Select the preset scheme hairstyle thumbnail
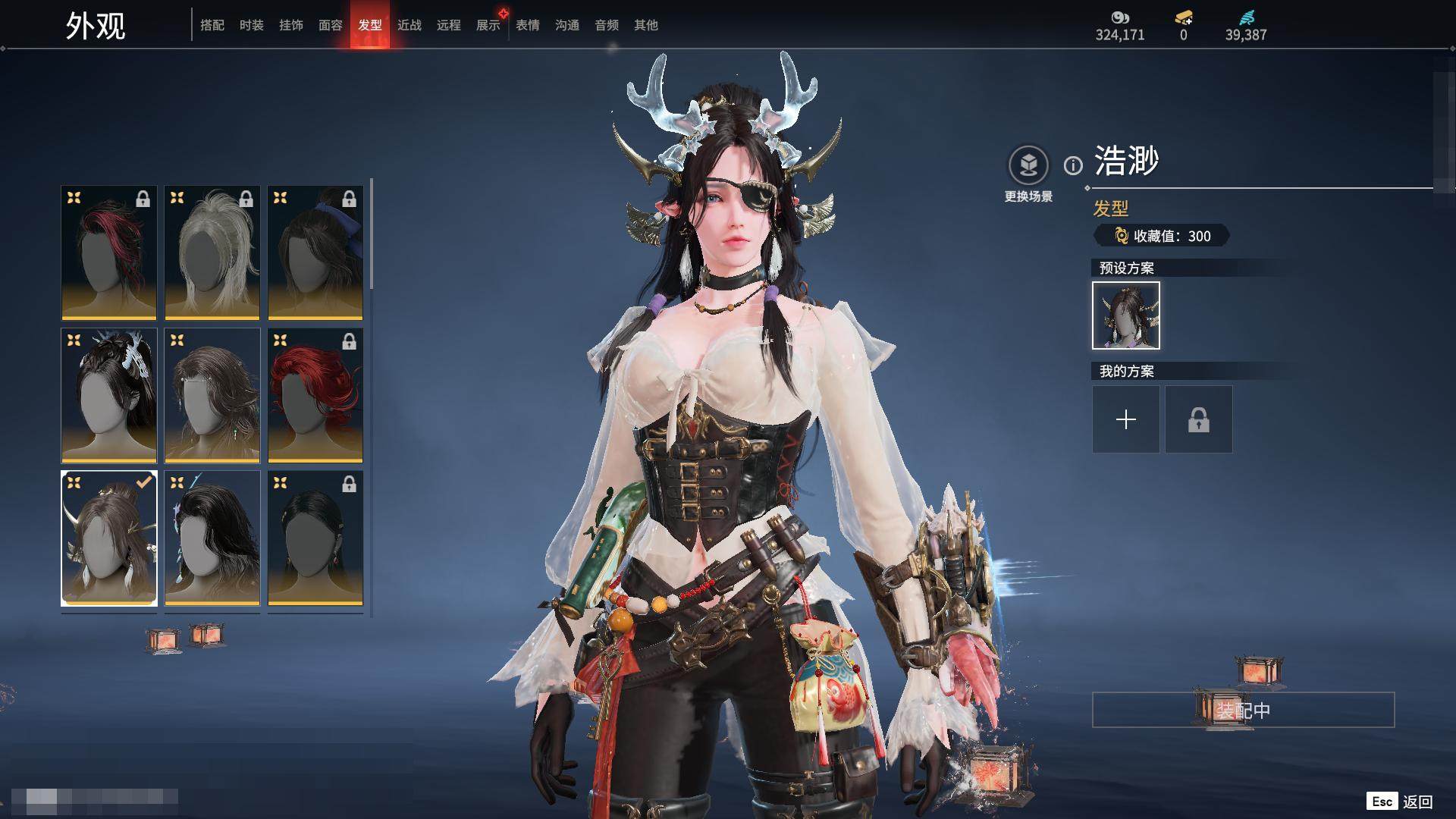The image size is (1456, 819). 1125,315
